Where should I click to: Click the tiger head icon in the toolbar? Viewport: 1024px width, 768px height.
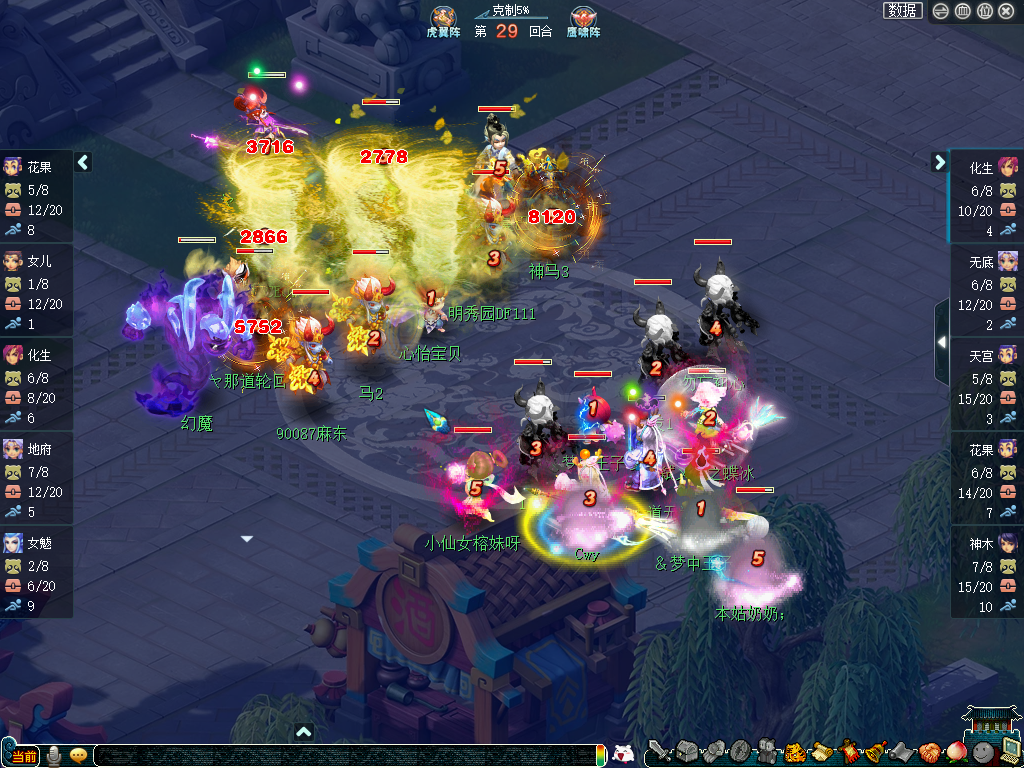pyautogui.click(x=795, y=751)
